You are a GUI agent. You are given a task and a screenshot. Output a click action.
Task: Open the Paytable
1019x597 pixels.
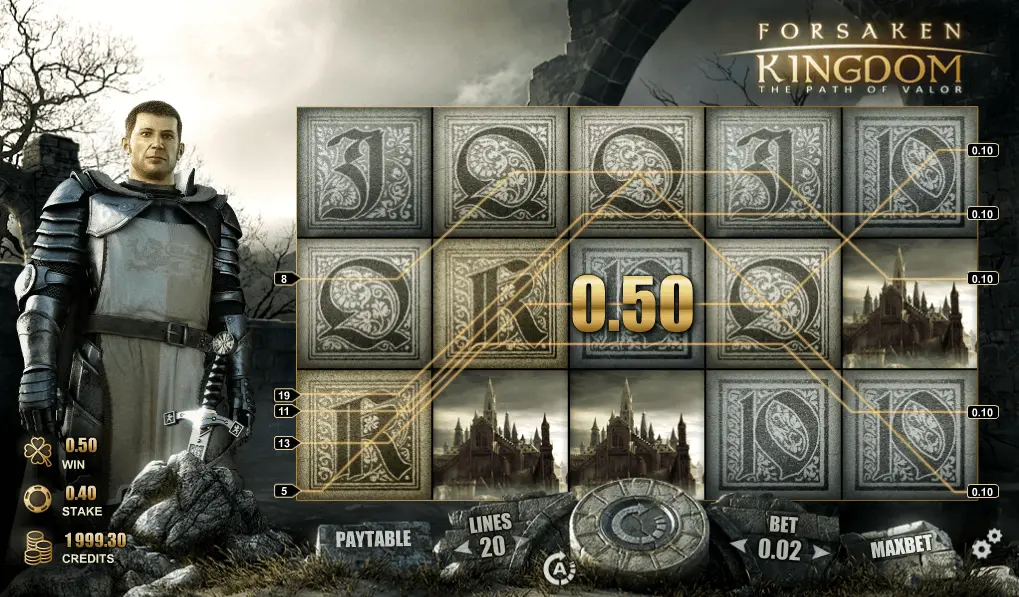click(x=373, y=540)
